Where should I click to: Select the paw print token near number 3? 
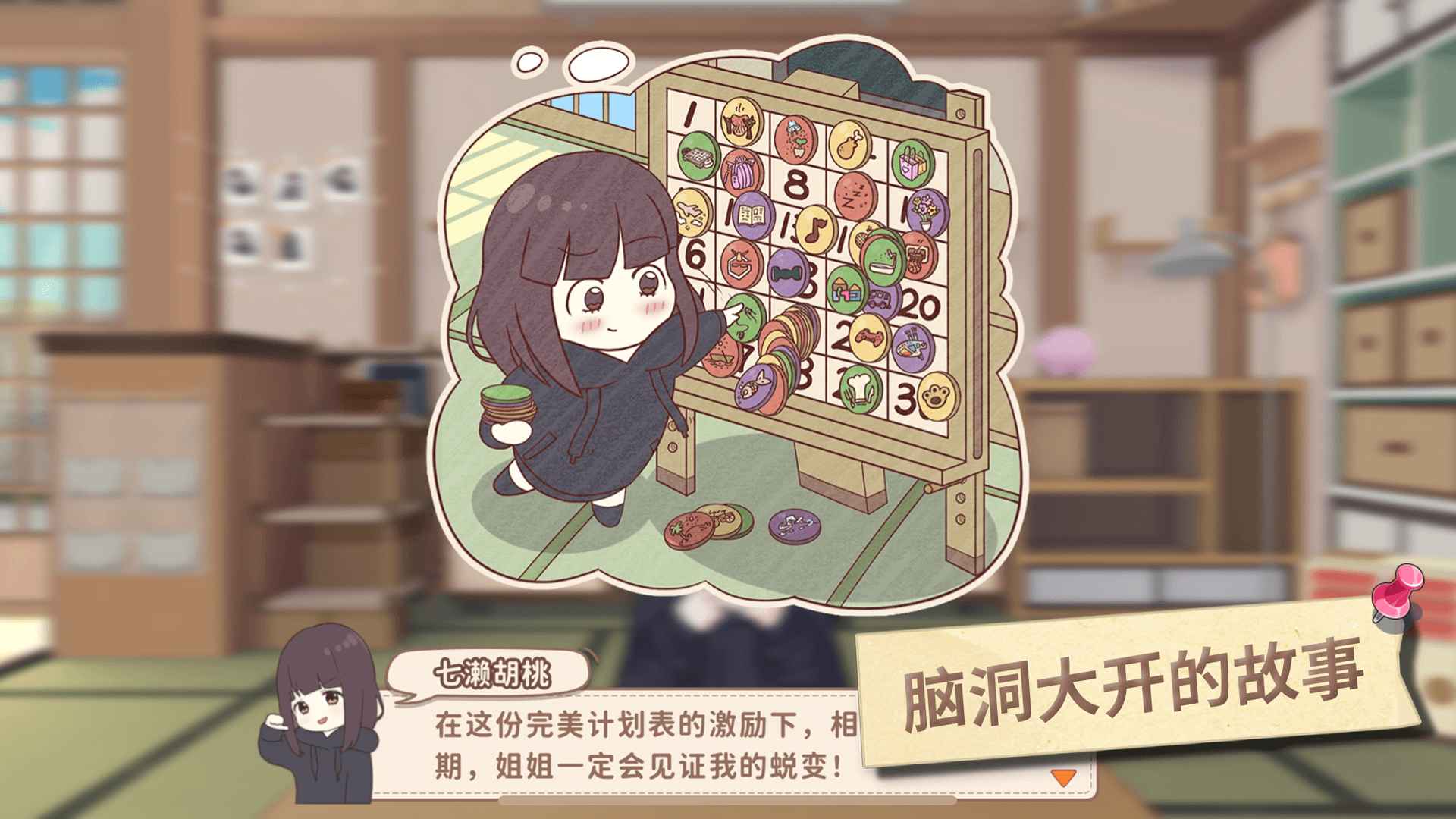933,392
